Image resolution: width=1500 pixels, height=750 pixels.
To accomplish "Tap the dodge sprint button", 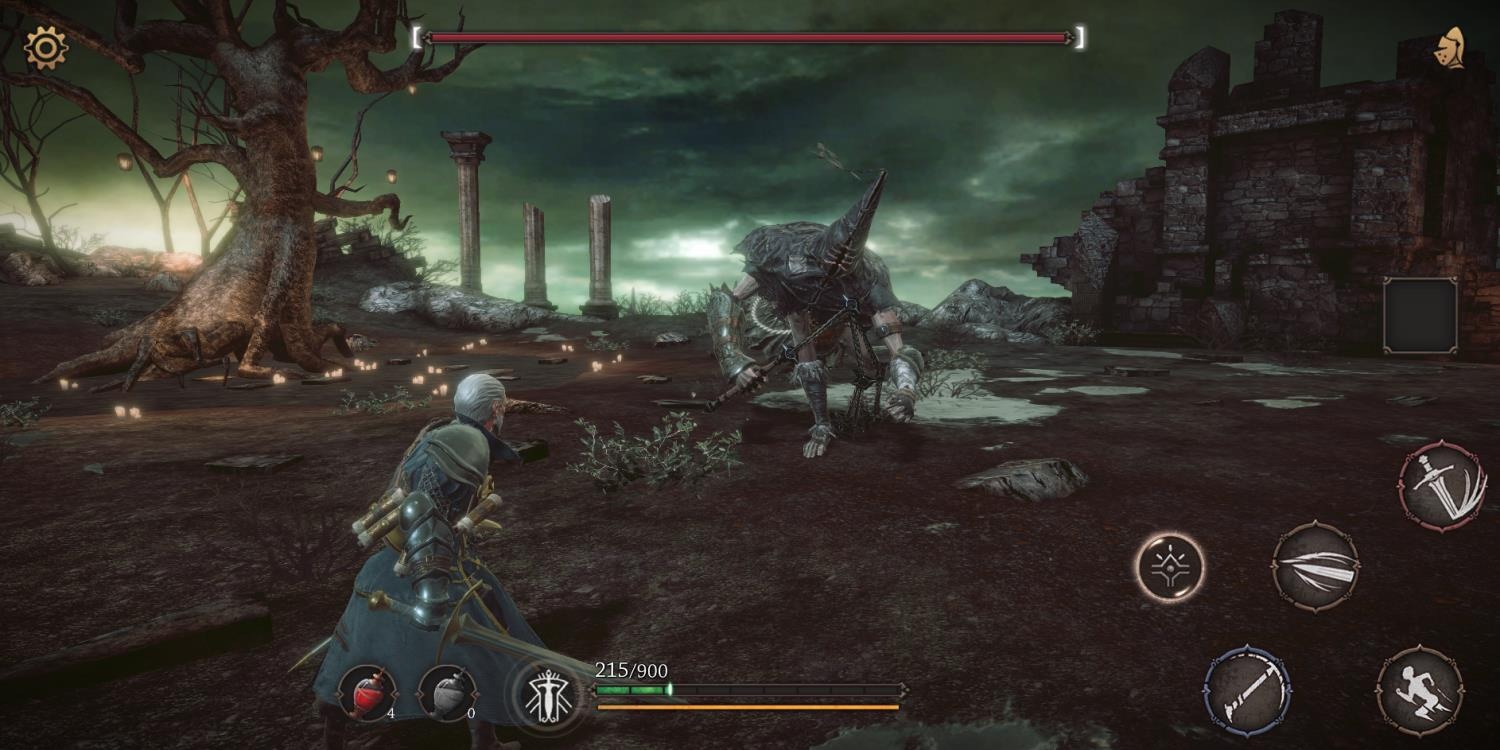I will click(x=1419, y=691).
